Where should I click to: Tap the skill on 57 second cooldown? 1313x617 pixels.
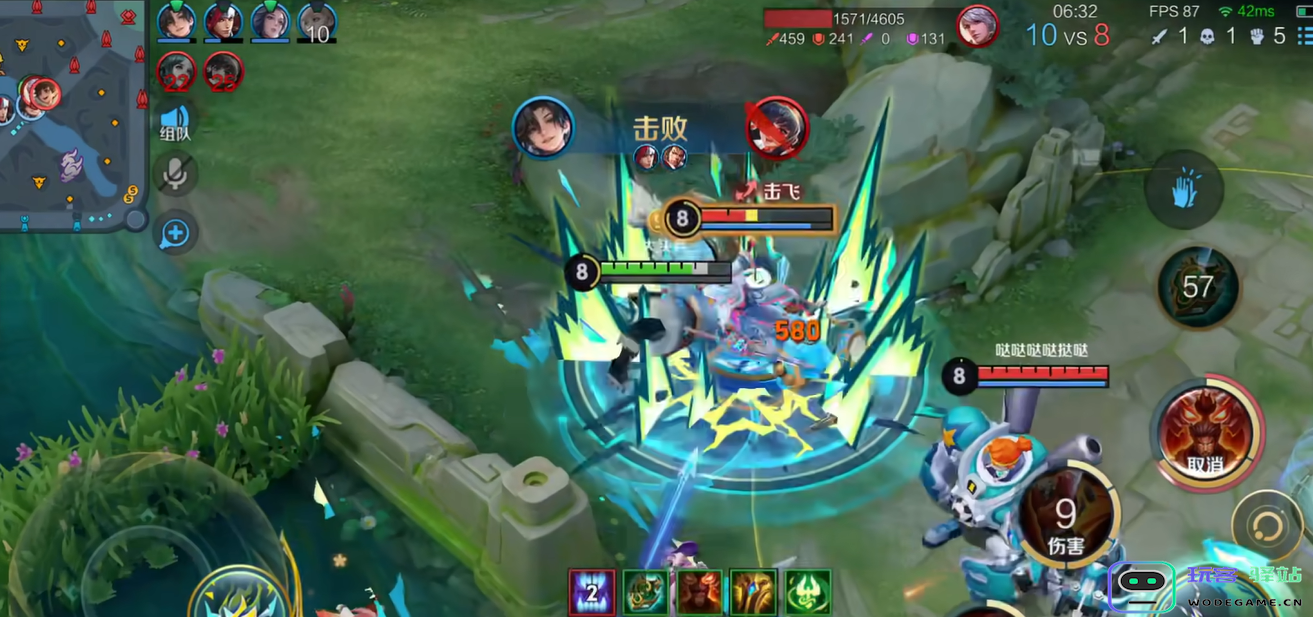[1197, 287]
